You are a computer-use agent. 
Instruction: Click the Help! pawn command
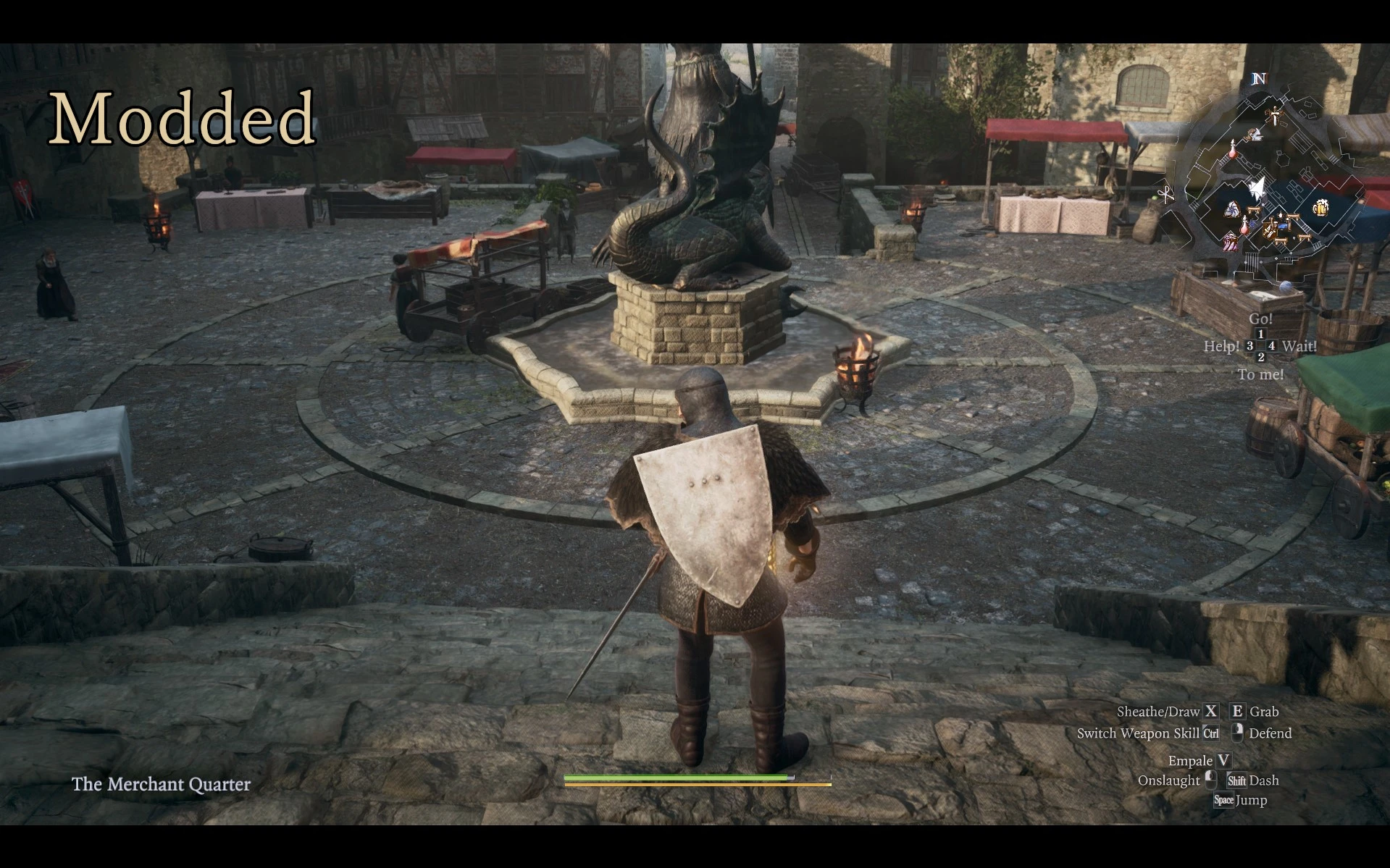tap(1223, 346)
